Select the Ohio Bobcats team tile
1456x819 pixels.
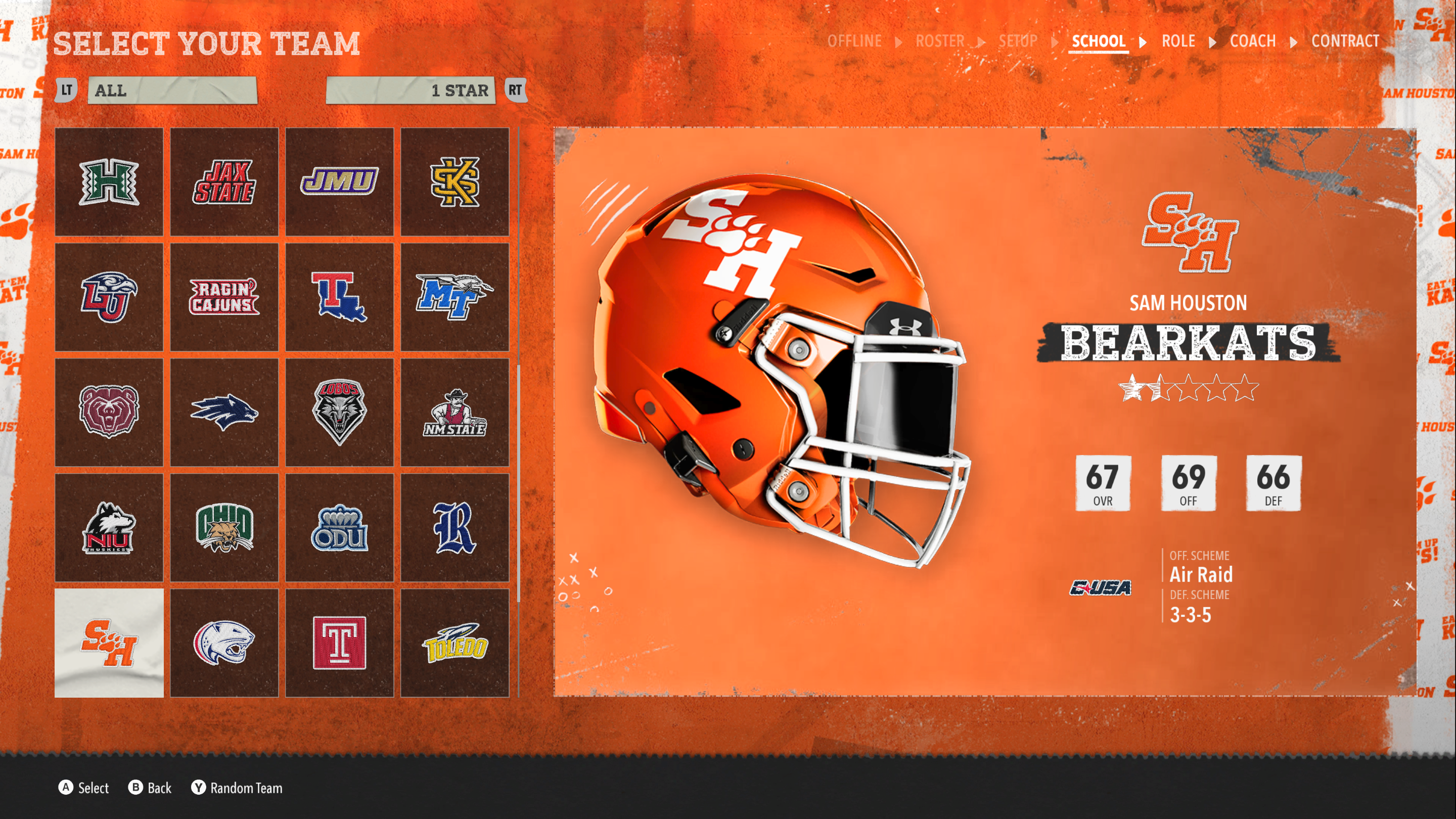[224, 528]
